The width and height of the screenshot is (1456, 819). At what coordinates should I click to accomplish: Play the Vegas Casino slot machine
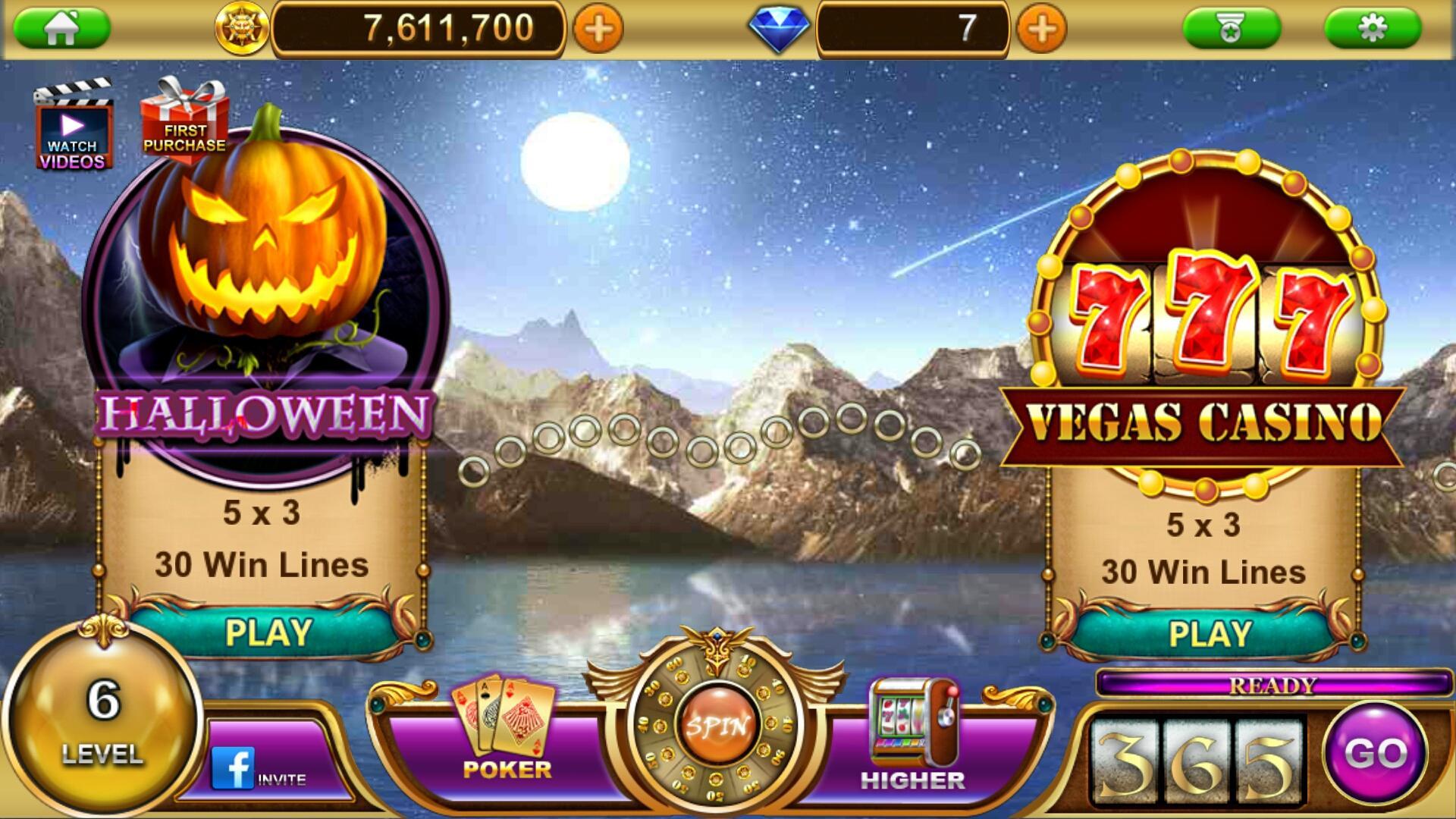coord(1210,634)
